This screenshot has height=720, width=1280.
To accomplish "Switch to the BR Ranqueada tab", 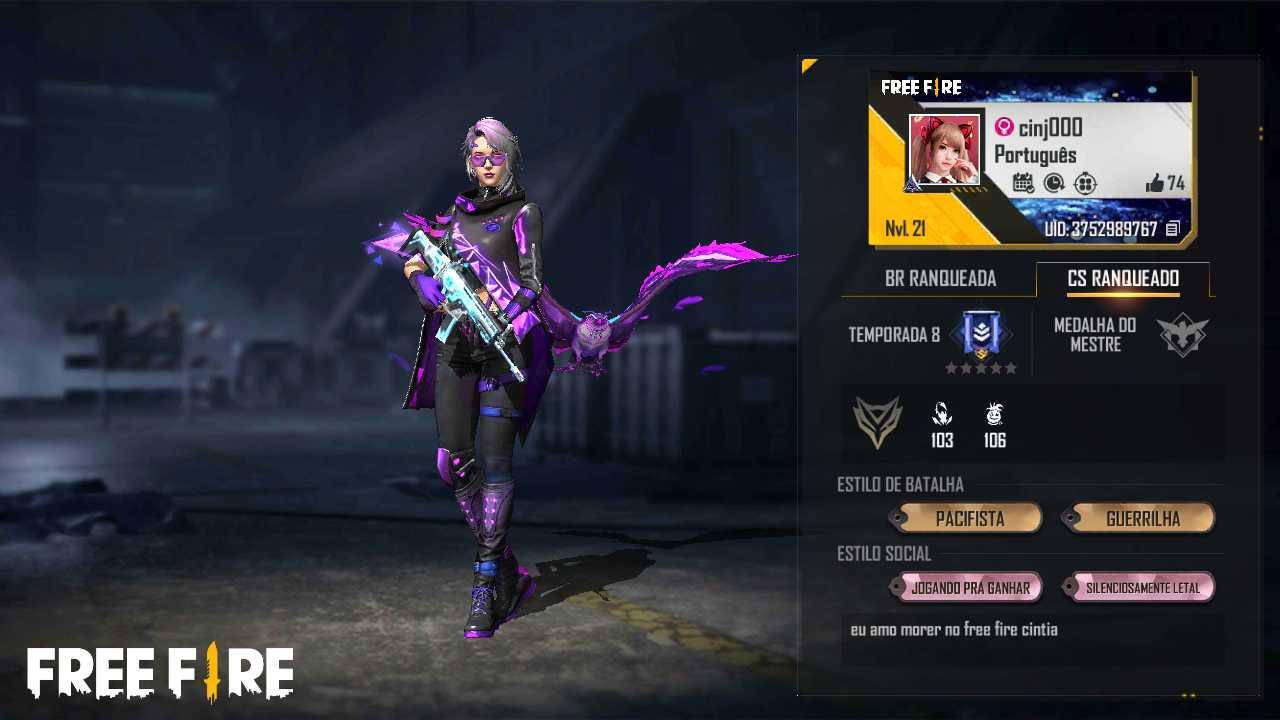I will [940, 279].
